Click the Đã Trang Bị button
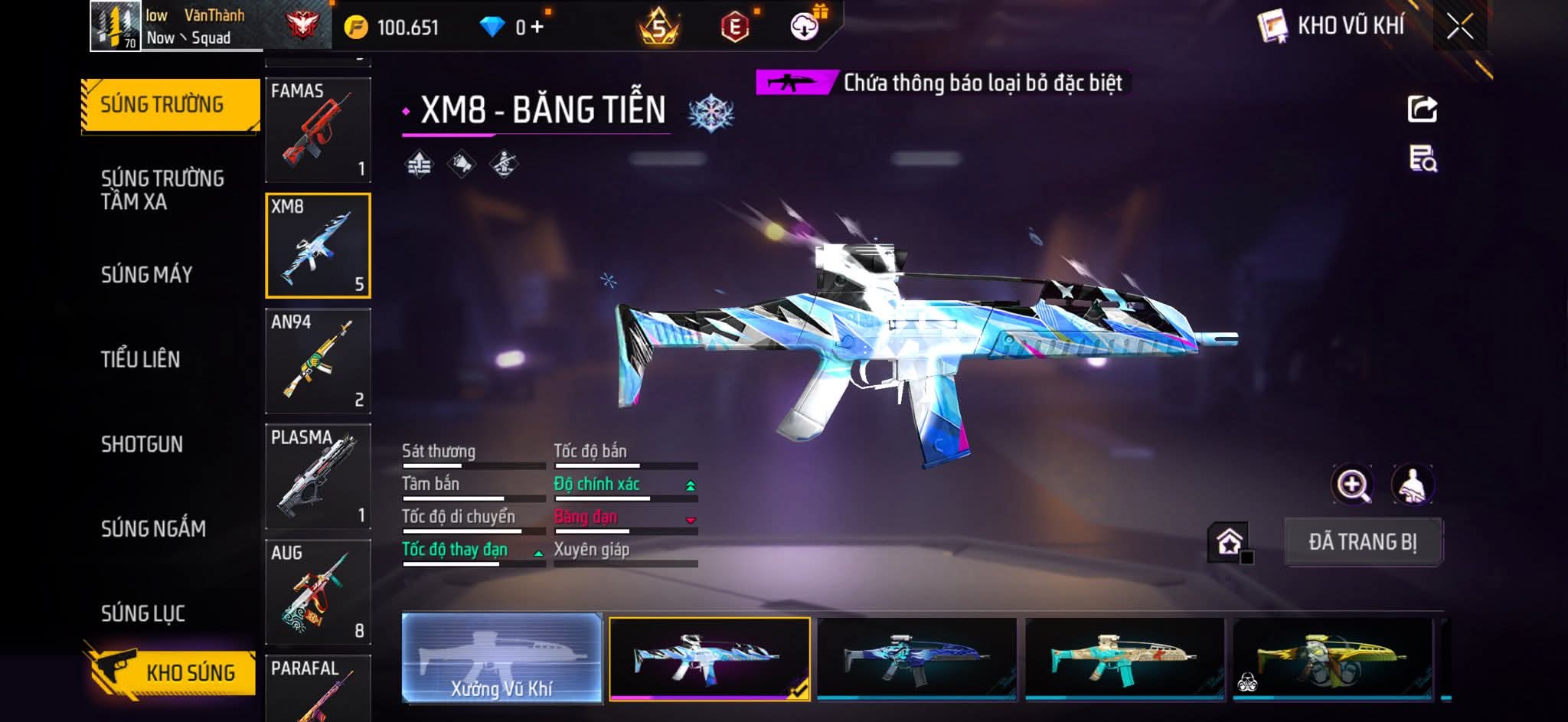The width and height of the screenshot is (1568, 722). click(x=1363, y=542)
